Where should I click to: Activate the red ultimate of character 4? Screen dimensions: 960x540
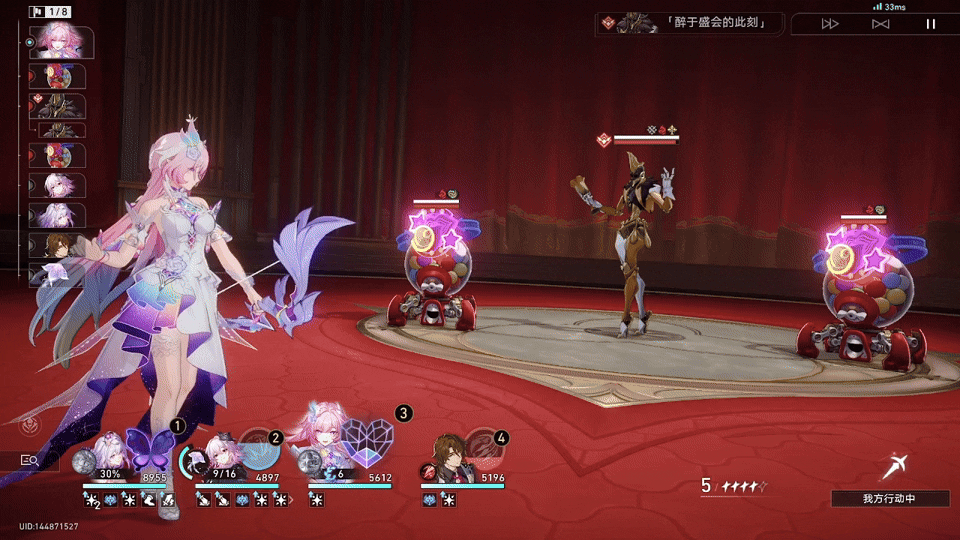(x=485, y=450)
